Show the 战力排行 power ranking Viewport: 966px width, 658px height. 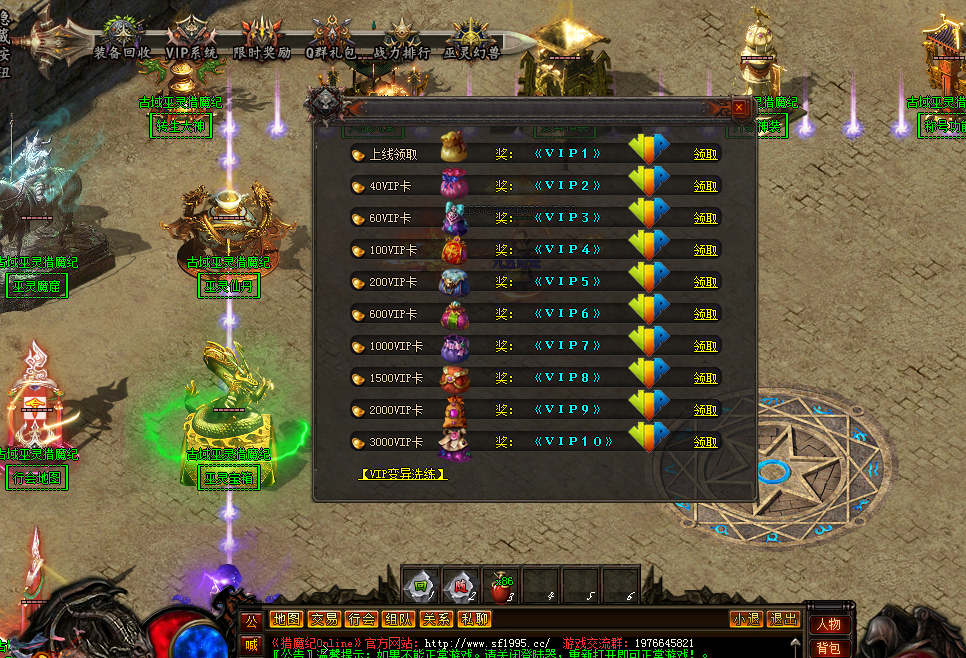pos(403,40)
